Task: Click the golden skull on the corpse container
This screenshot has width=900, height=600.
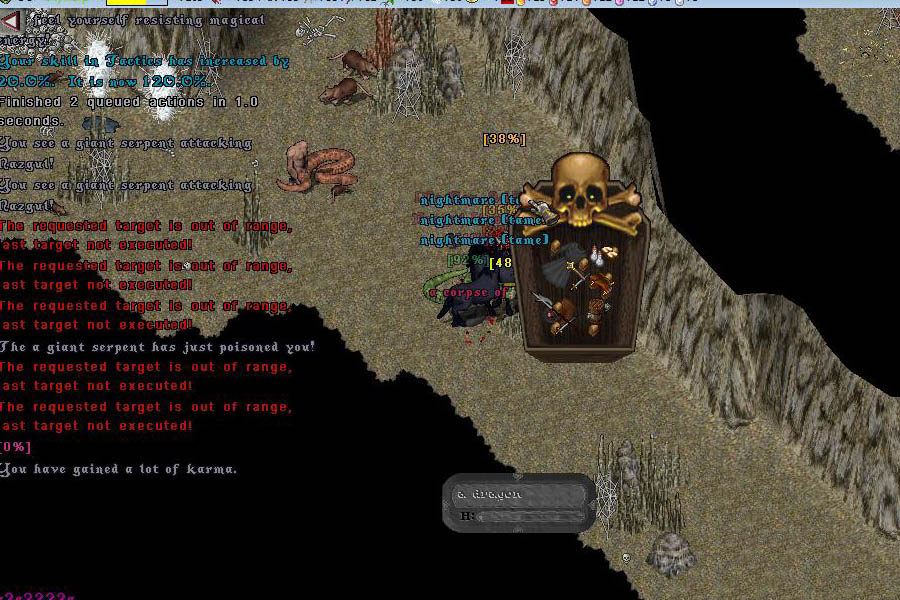Action: tap(578, 190)
